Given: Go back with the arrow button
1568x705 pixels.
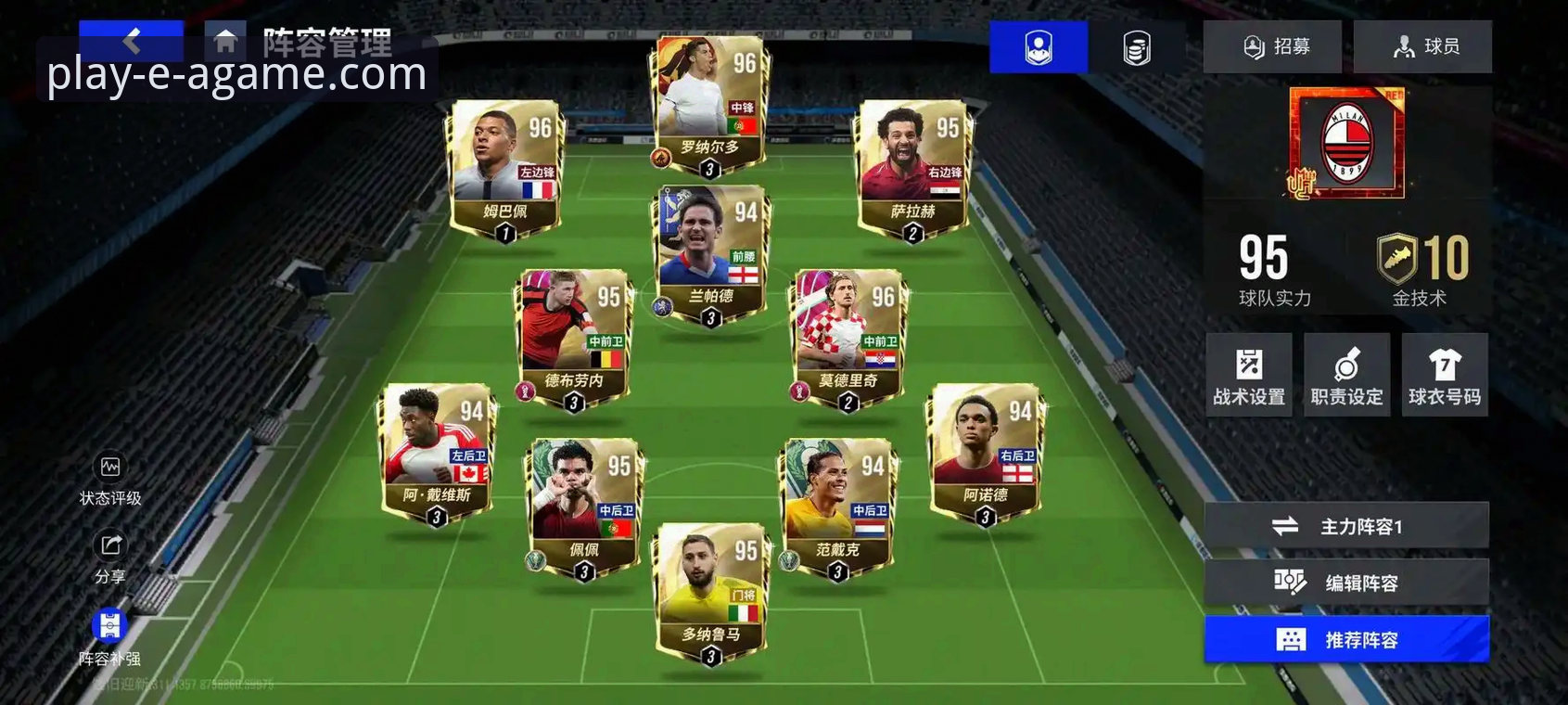Looking at the screenshot, I should (132, 40).
